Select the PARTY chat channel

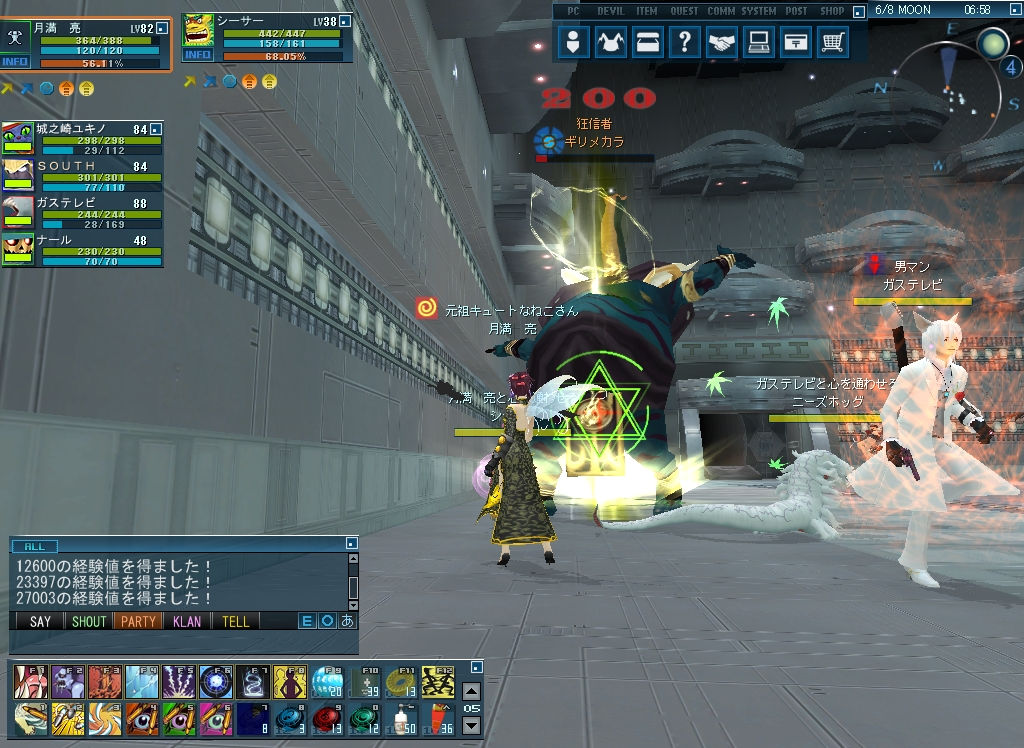coord(138,621)
